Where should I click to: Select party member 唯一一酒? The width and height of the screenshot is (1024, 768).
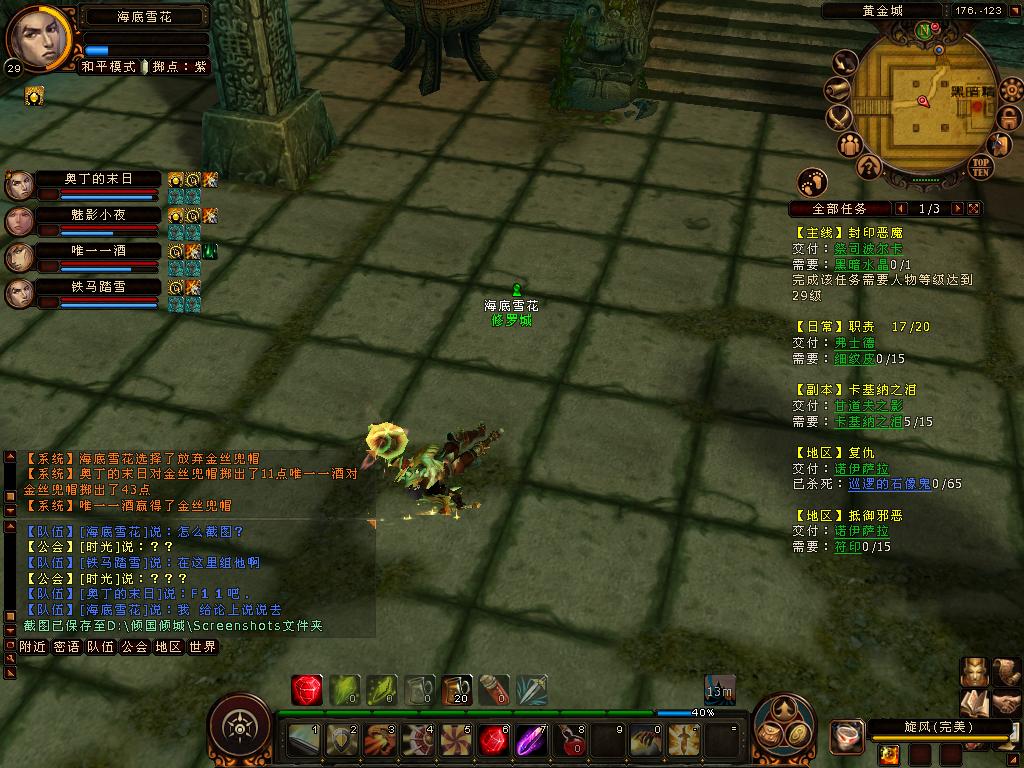[x=98, y=251]
